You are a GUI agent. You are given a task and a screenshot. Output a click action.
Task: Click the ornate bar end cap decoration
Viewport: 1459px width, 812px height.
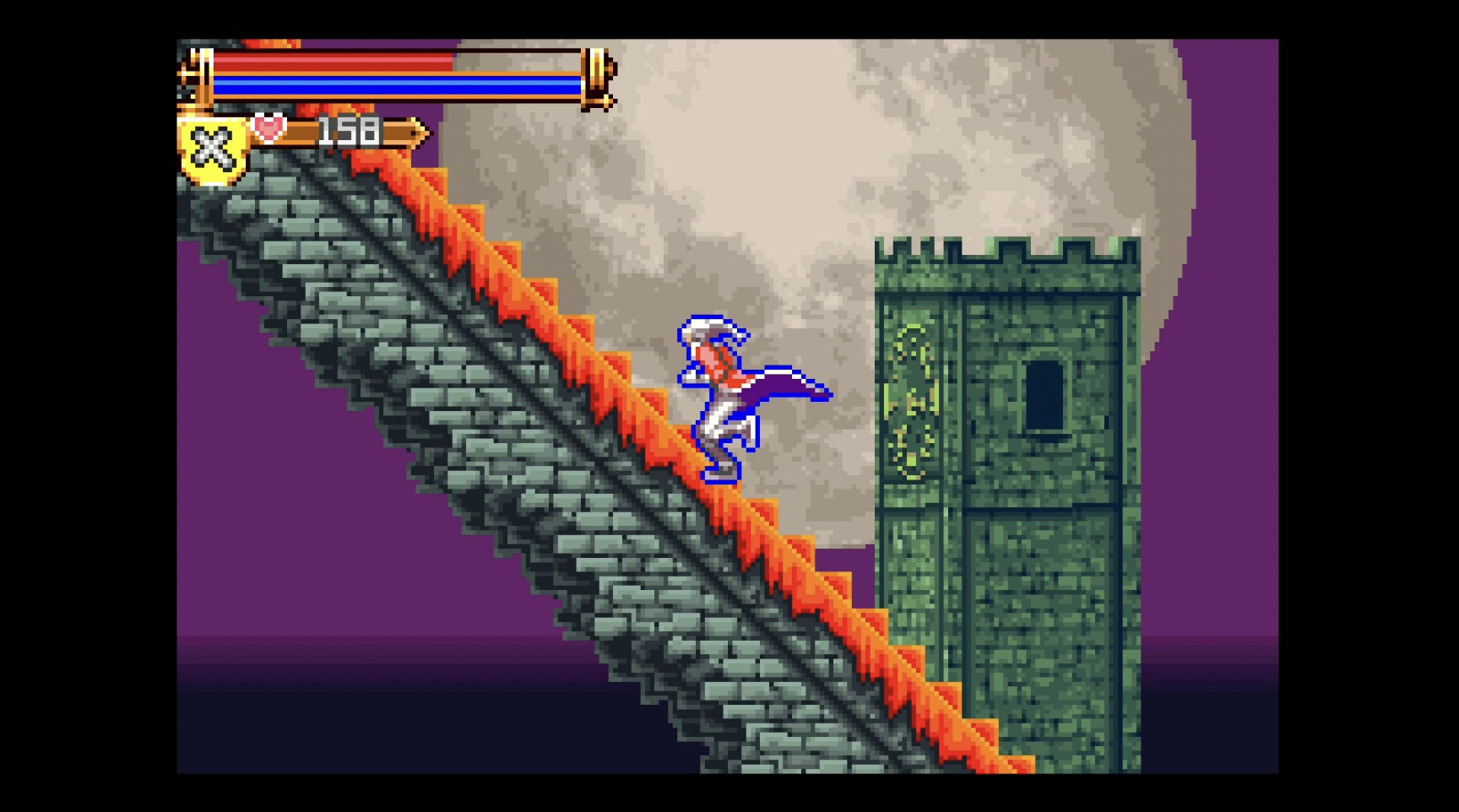point(596,76)
